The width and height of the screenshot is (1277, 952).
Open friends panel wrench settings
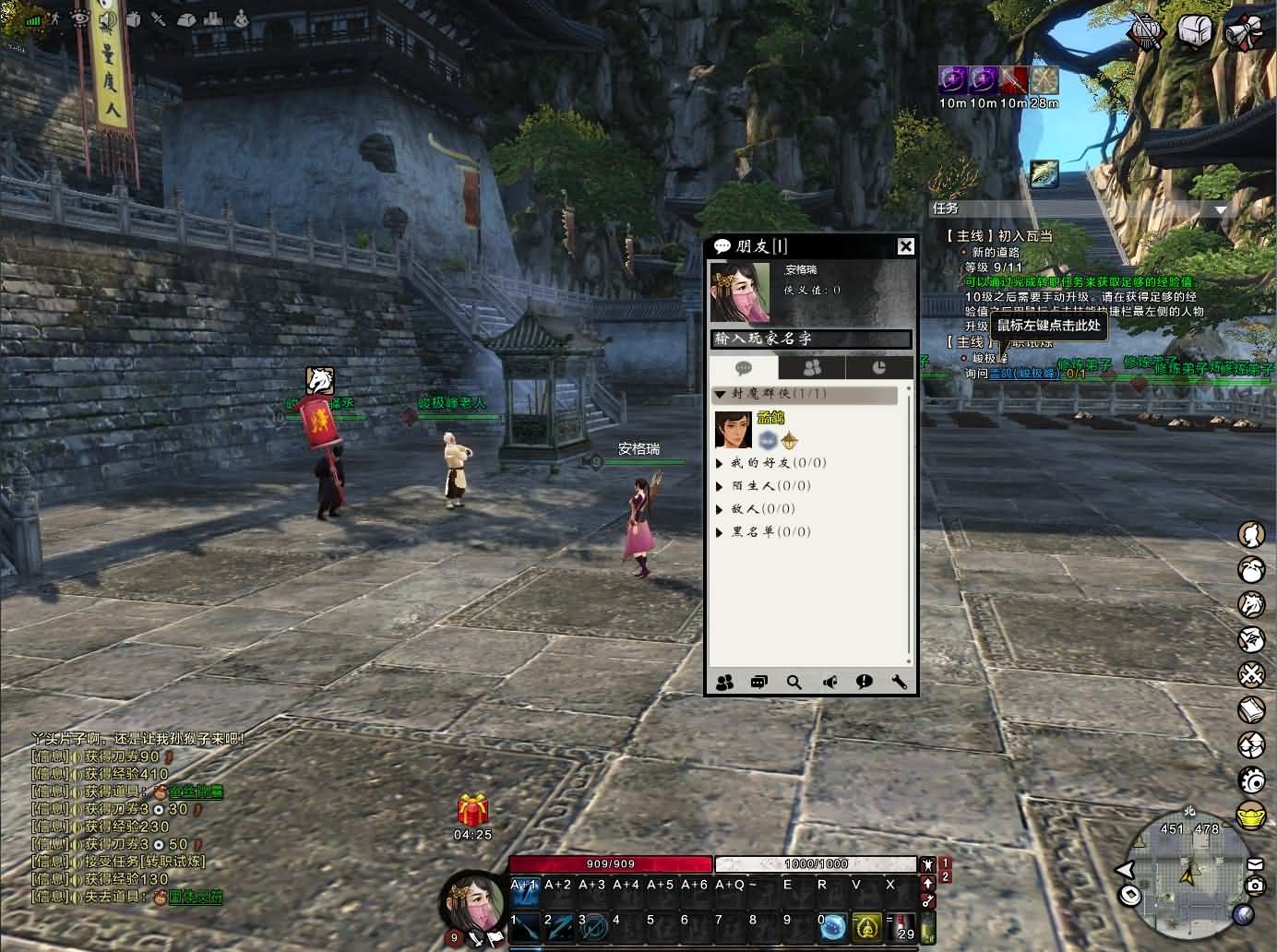point(900,682)
